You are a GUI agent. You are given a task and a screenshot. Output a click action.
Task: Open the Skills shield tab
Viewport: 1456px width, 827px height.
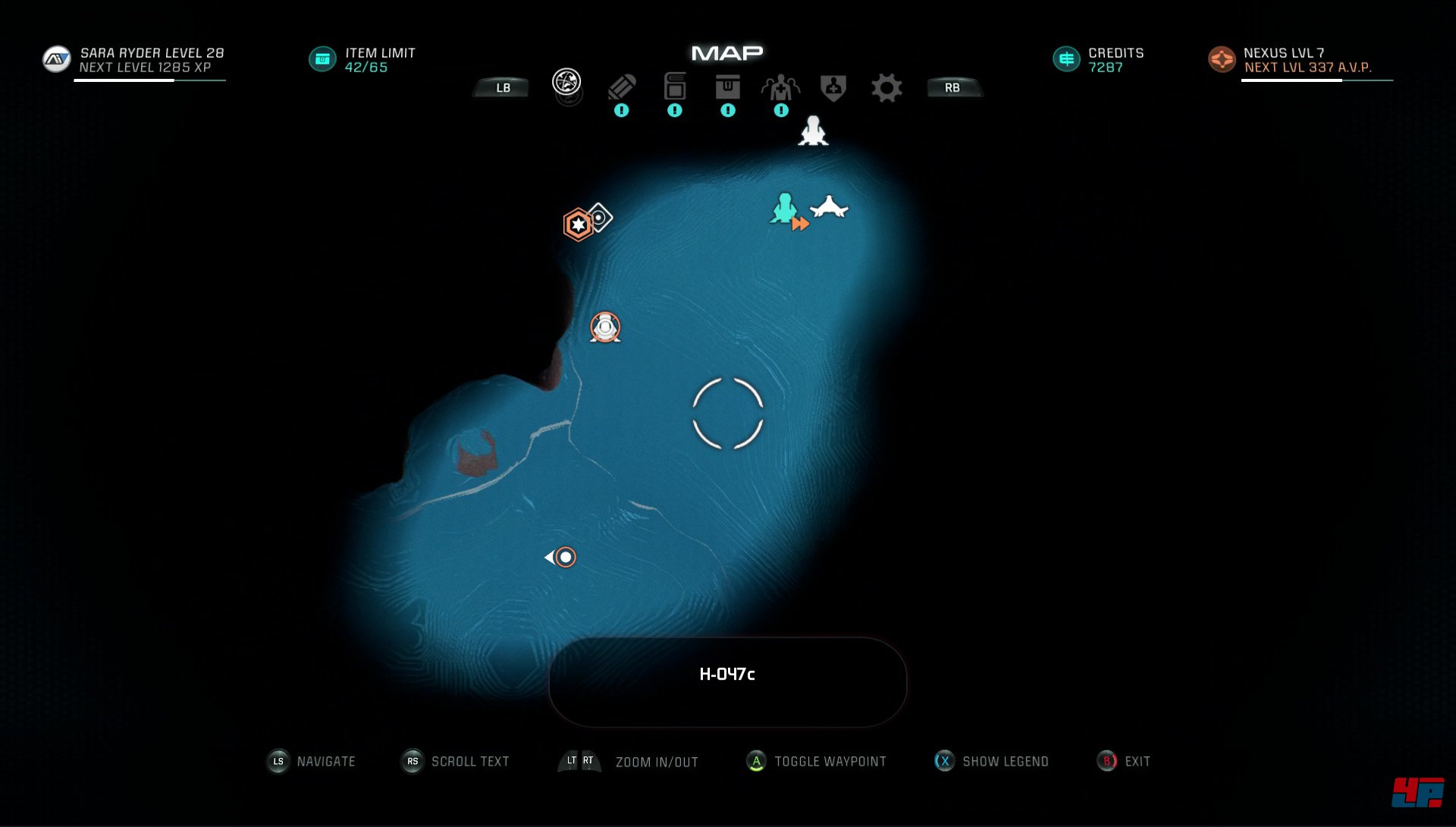pos(833,87)
